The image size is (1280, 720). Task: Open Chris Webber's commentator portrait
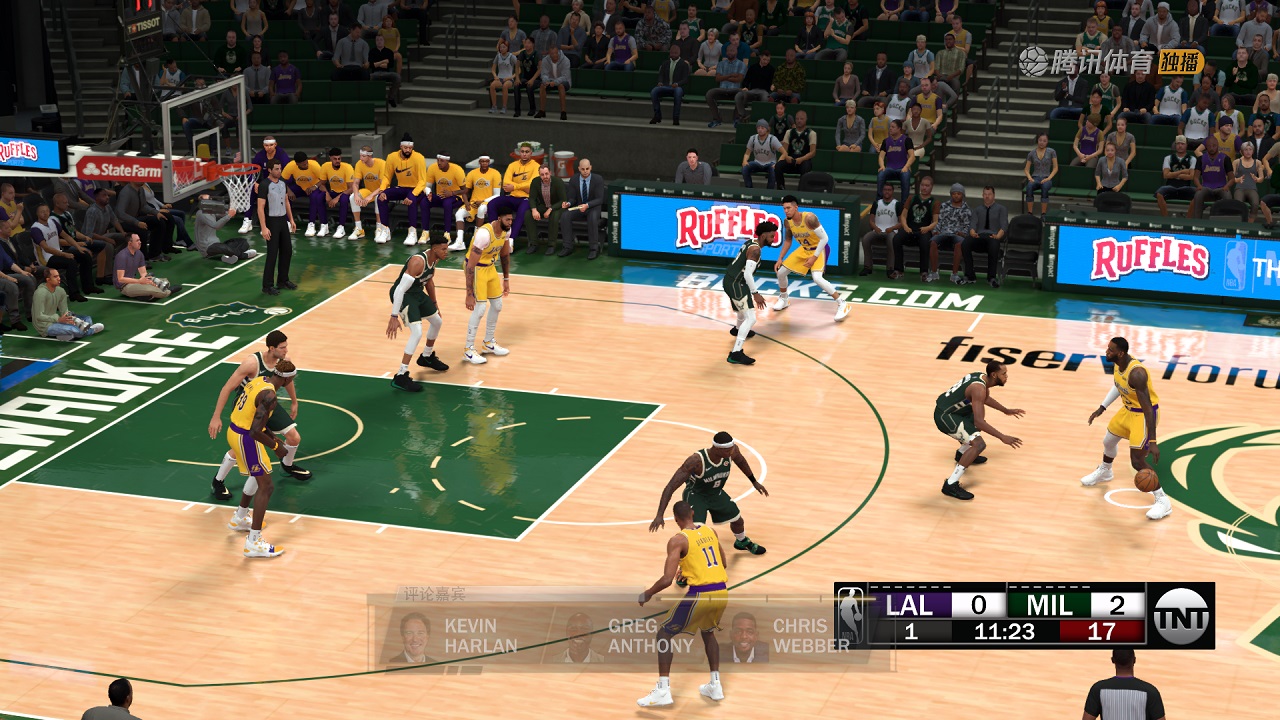pyautogui.click(x=746, y=634)
